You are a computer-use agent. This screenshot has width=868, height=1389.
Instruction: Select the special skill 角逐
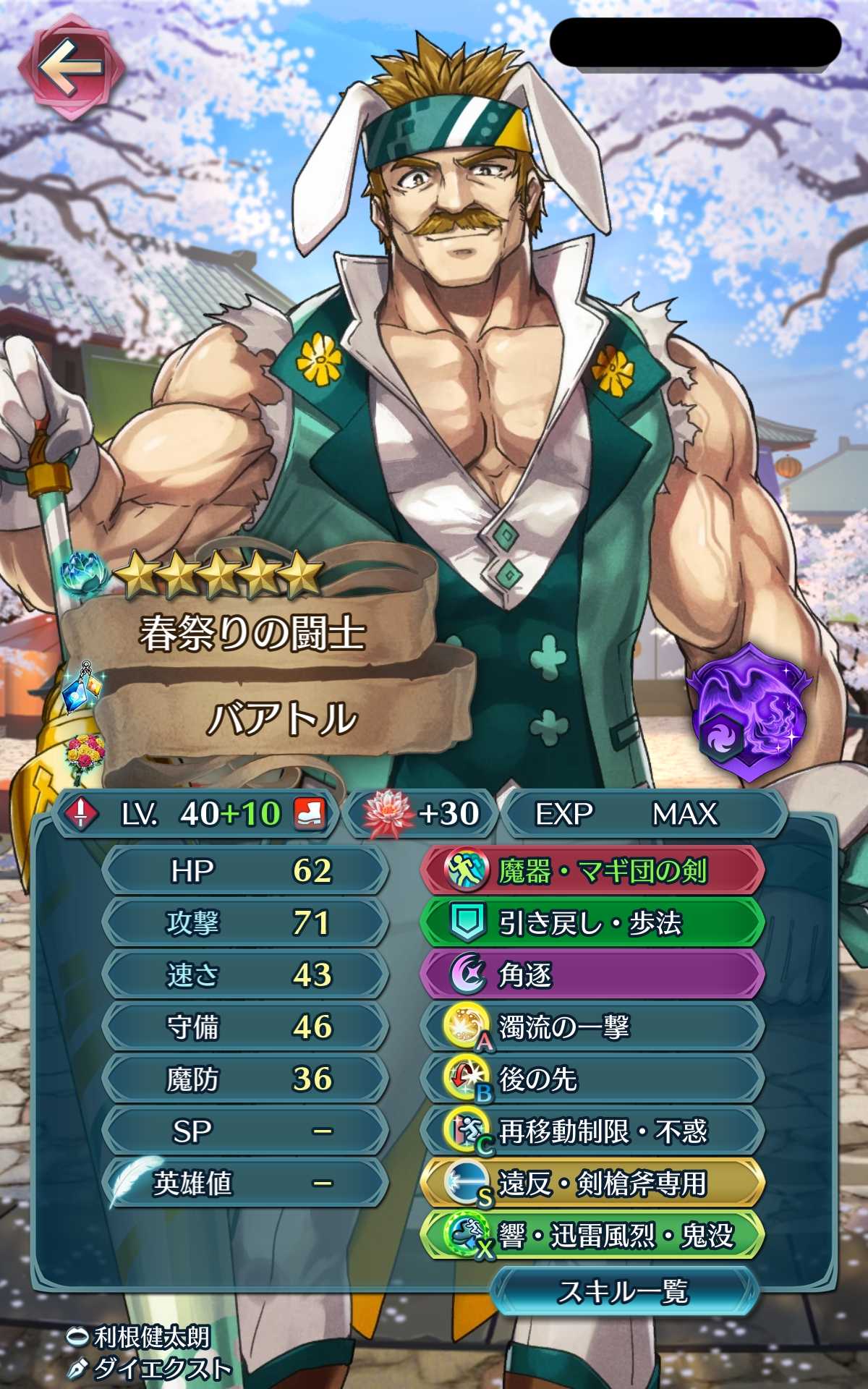coord(593,974)
